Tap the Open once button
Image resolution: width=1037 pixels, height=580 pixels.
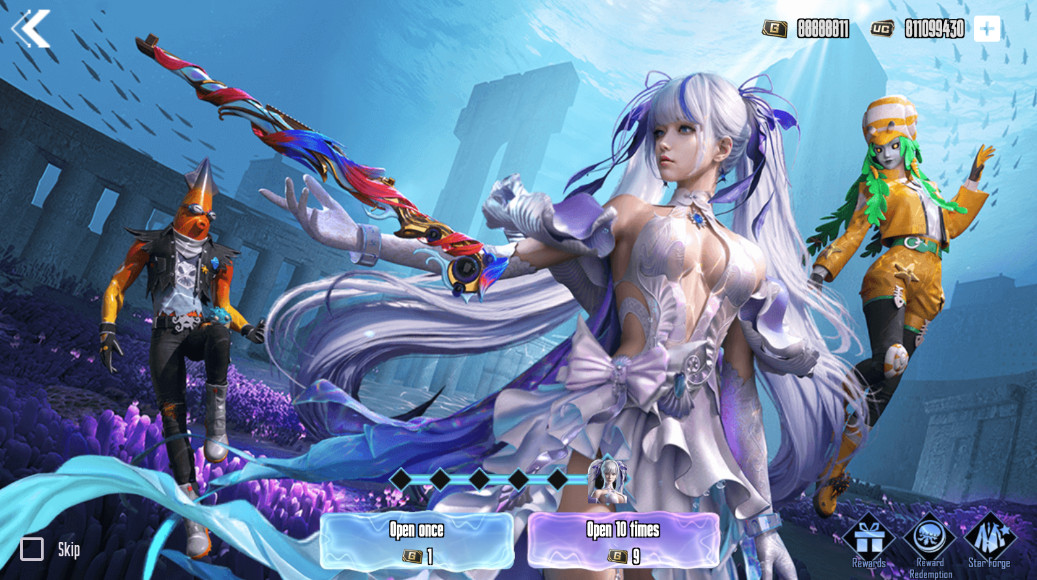[416, 541]
